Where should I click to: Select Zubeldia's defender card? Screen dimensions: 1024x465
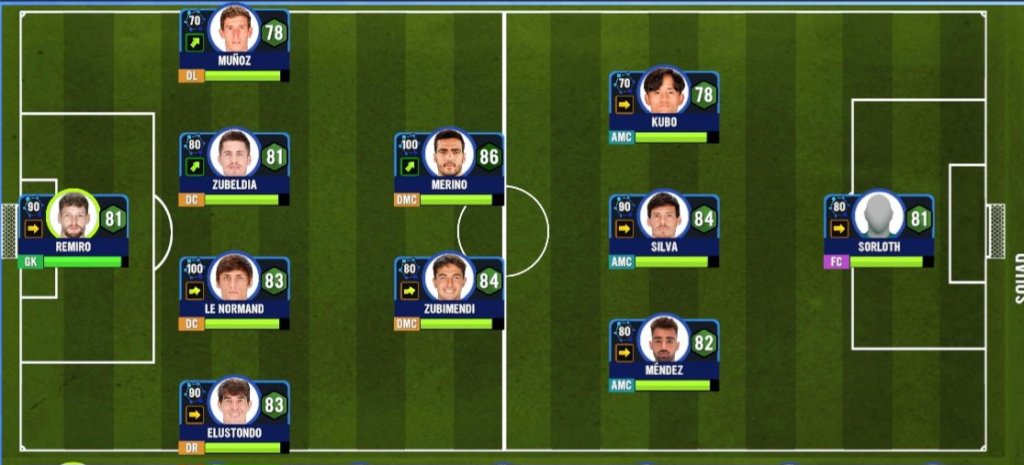234,169
